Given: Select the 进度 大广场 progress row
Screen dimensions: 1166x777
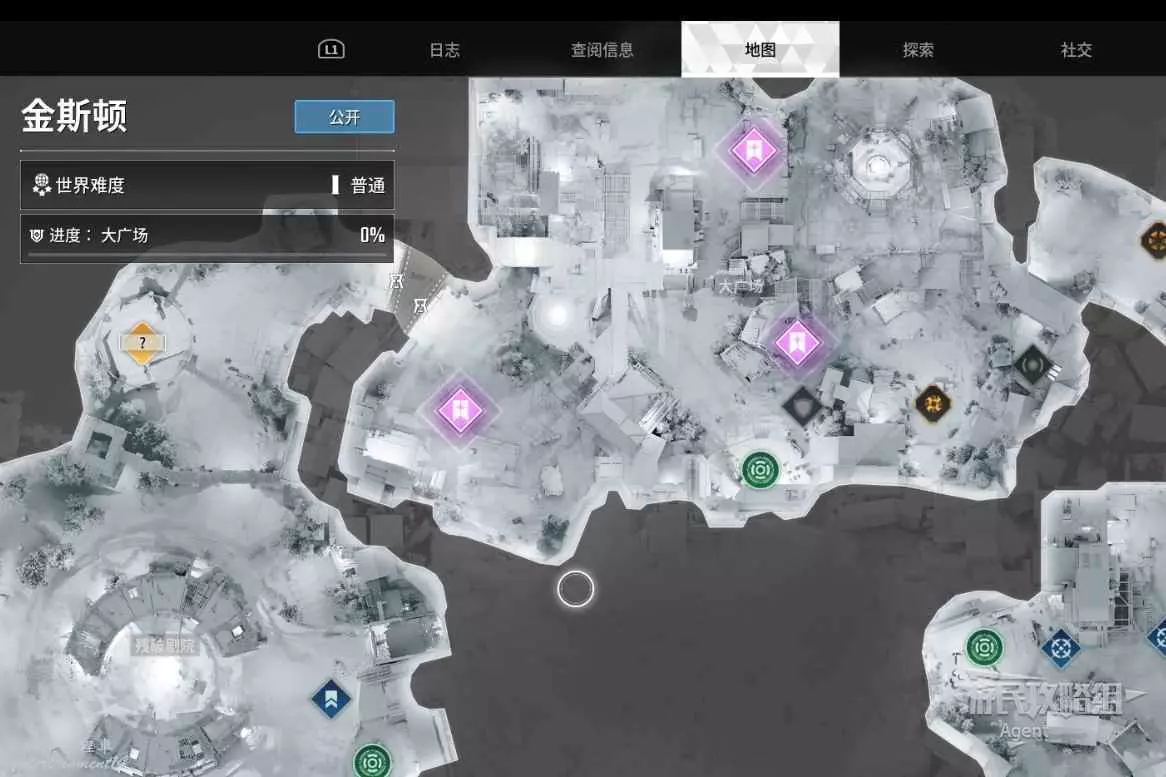Looking at the screenshot, I should click(207, 236).
